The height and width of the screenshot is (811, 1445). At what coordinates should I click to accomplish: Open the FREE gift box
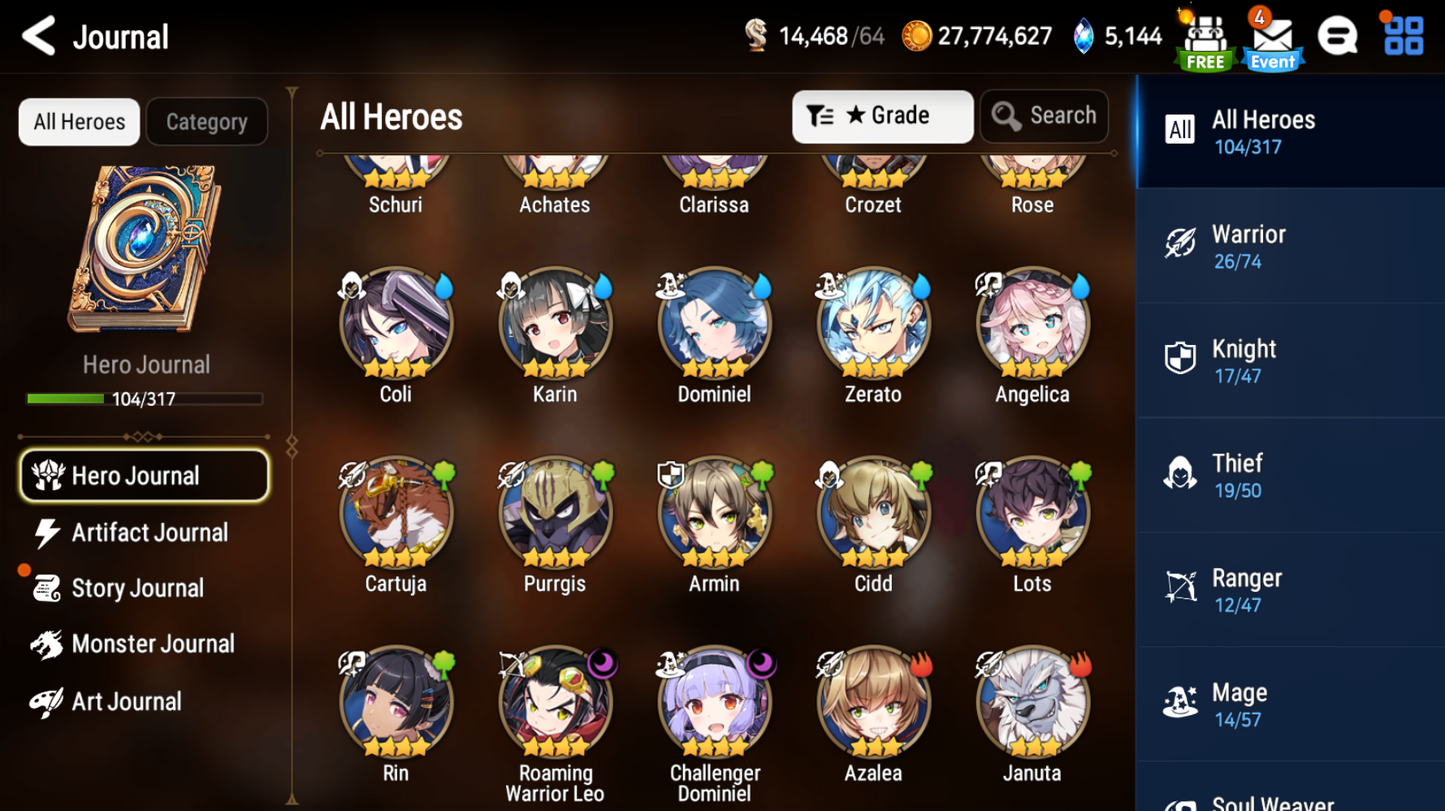tap(1204, 36)
